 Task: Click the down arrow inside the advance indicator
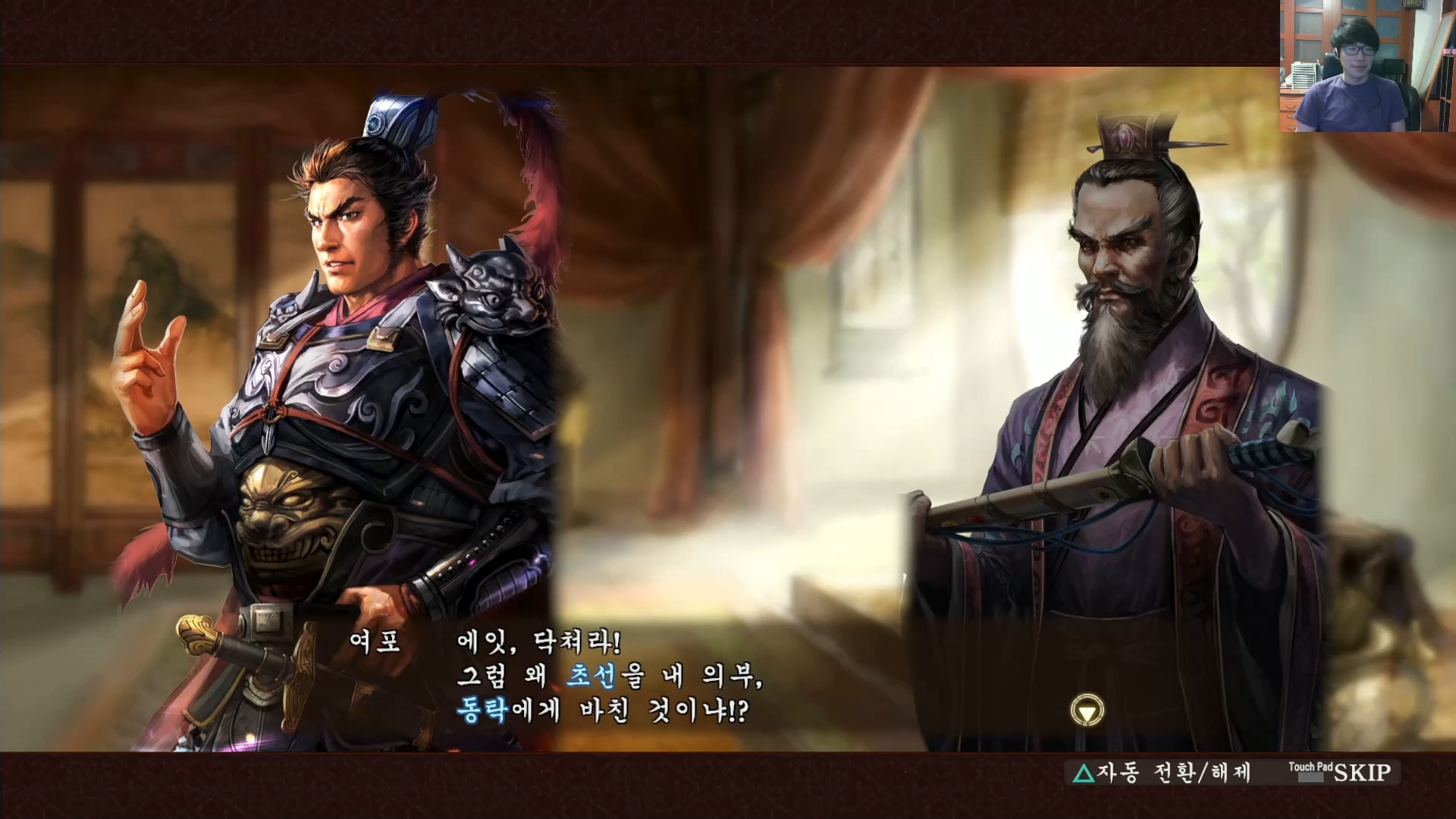point(1086,713)
